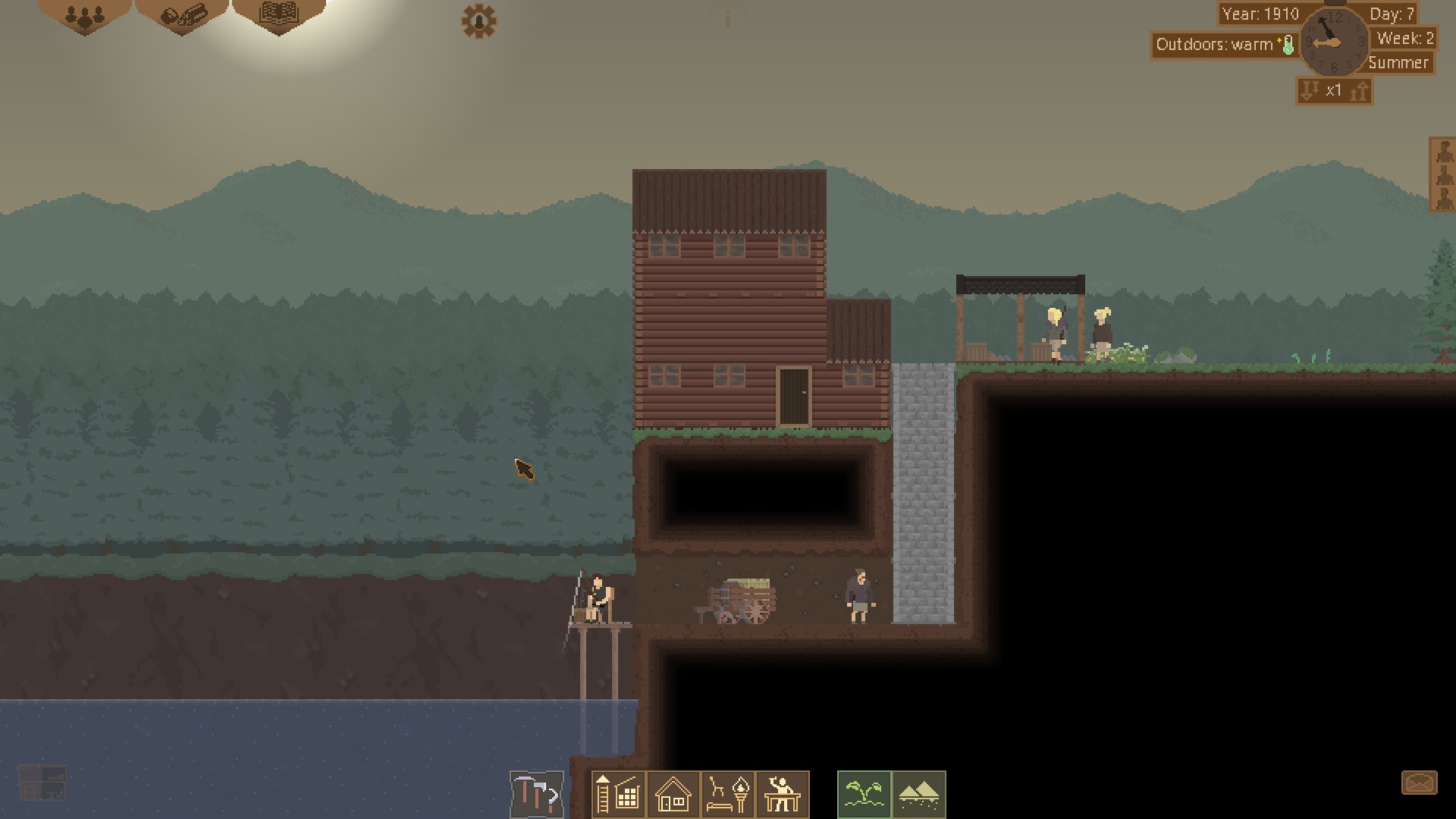This screenshot has height=819, width=1456.
Task: Open the tools help button
Action: coord(537,795)
